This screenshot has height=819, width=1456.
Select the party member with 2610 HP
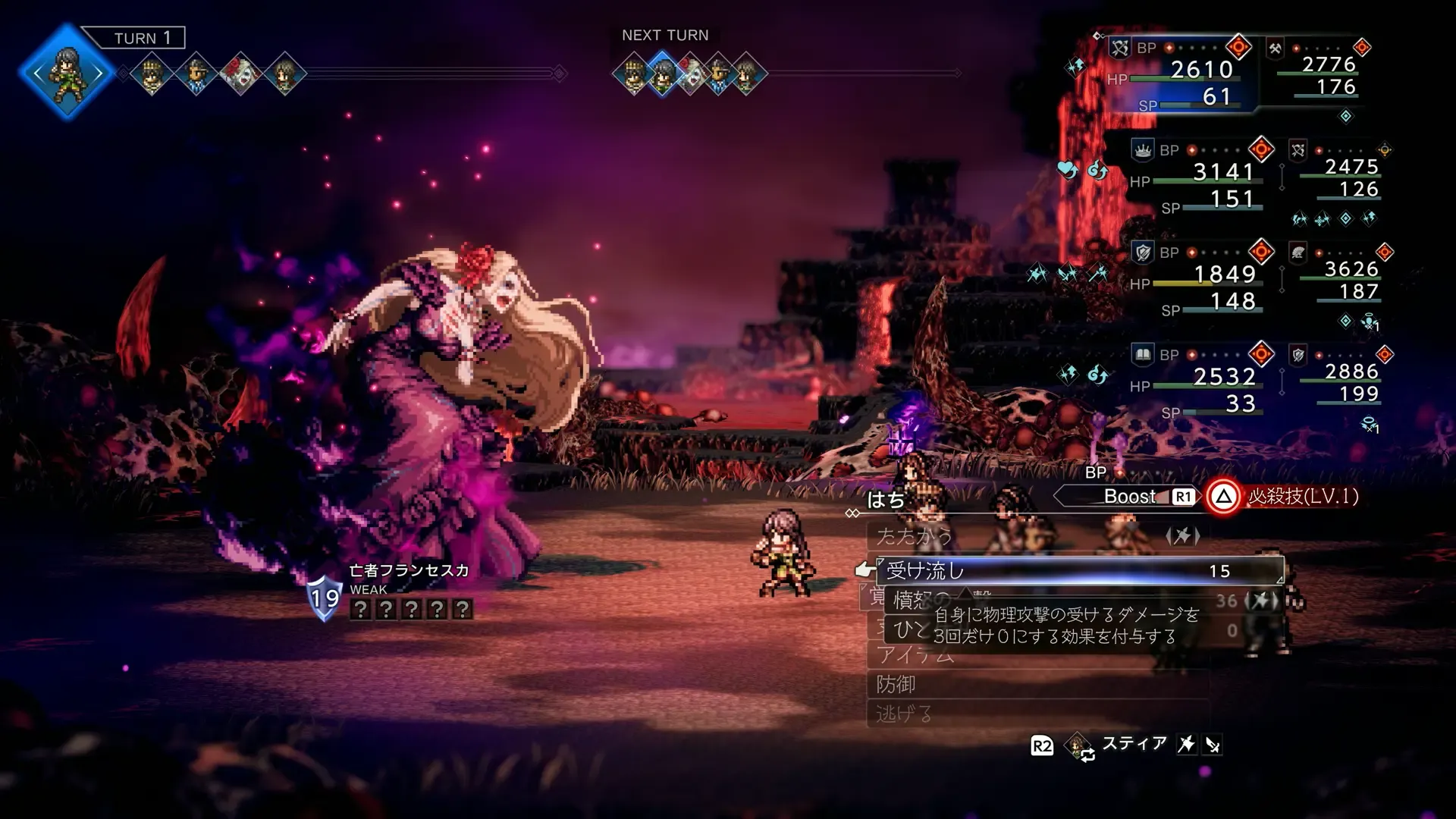tap(1183, 71)
